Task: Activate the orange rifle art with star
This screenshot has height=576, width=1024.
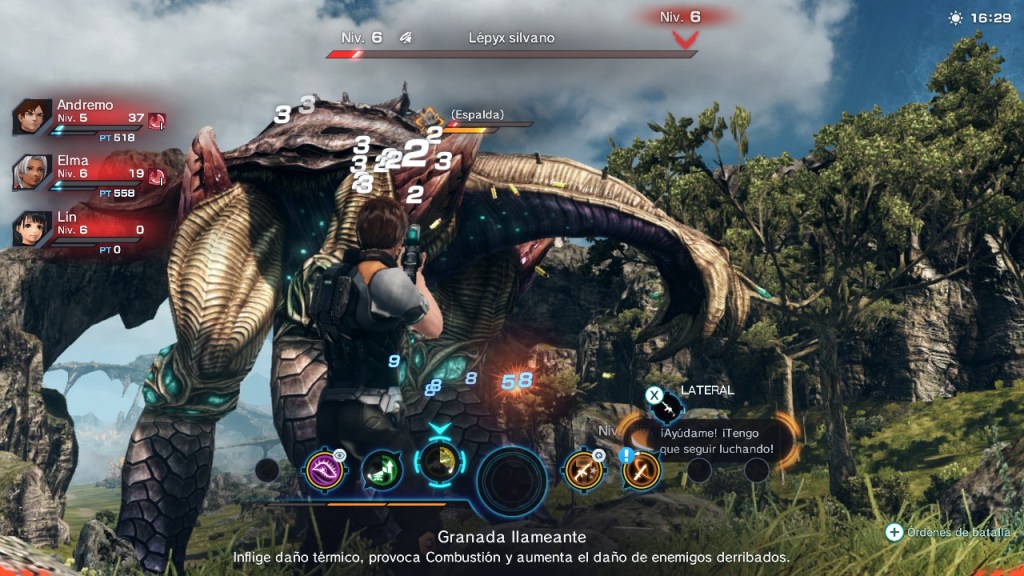Action: pos(582,469)
